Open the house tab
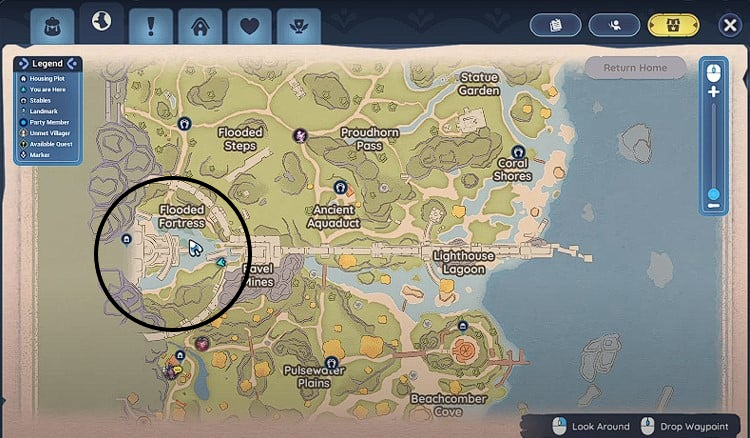This screenshot has height=438, width=750. pyautogui.click(x=200, y=25)
